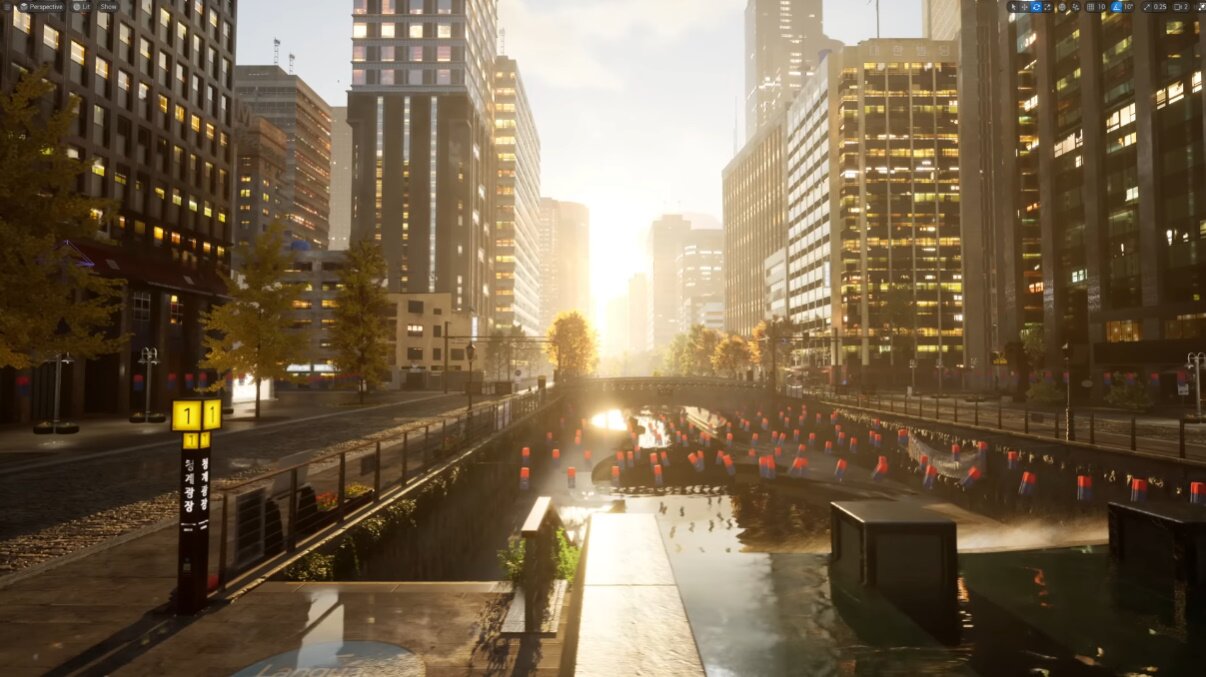Image resolution: width=1206 pixels, height=677 pixels.
Task: Toggle surface snapping icon
Action: 1075,6
